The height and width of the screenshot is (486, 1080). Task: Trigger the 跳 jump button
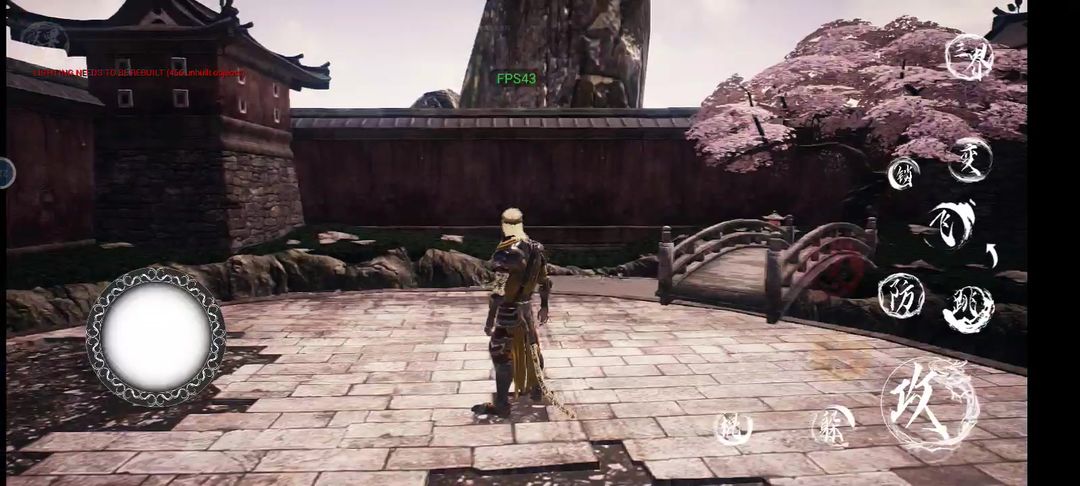pos(967,309)
